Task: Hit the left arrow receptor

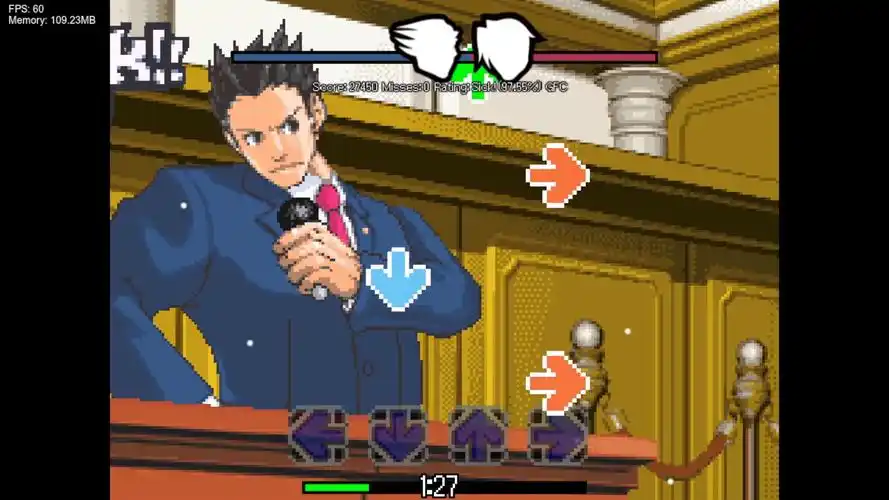Action: [x=318, y=435]
